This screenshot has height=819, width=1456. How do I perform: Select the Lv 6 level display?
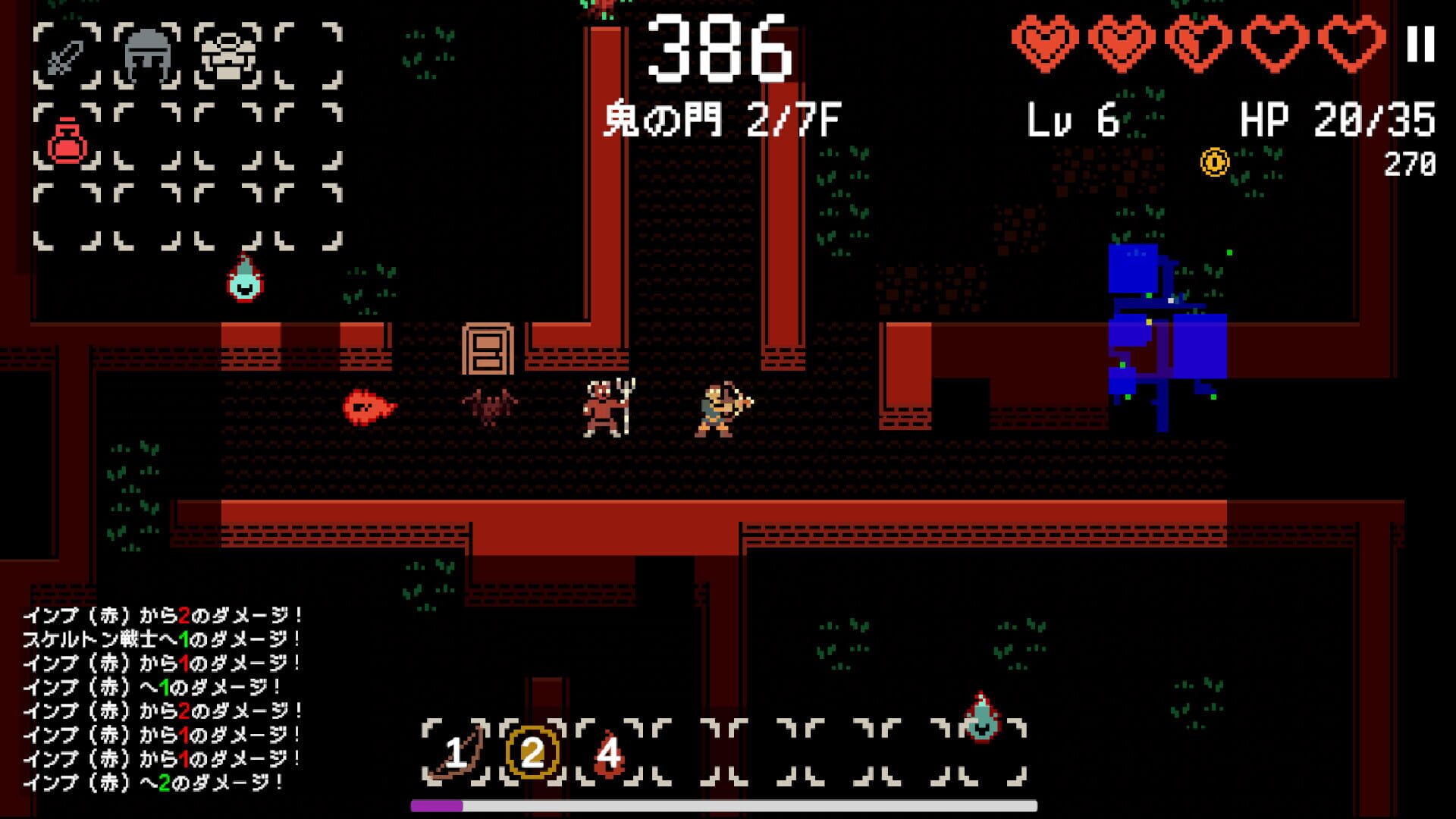pos(1073,118)
